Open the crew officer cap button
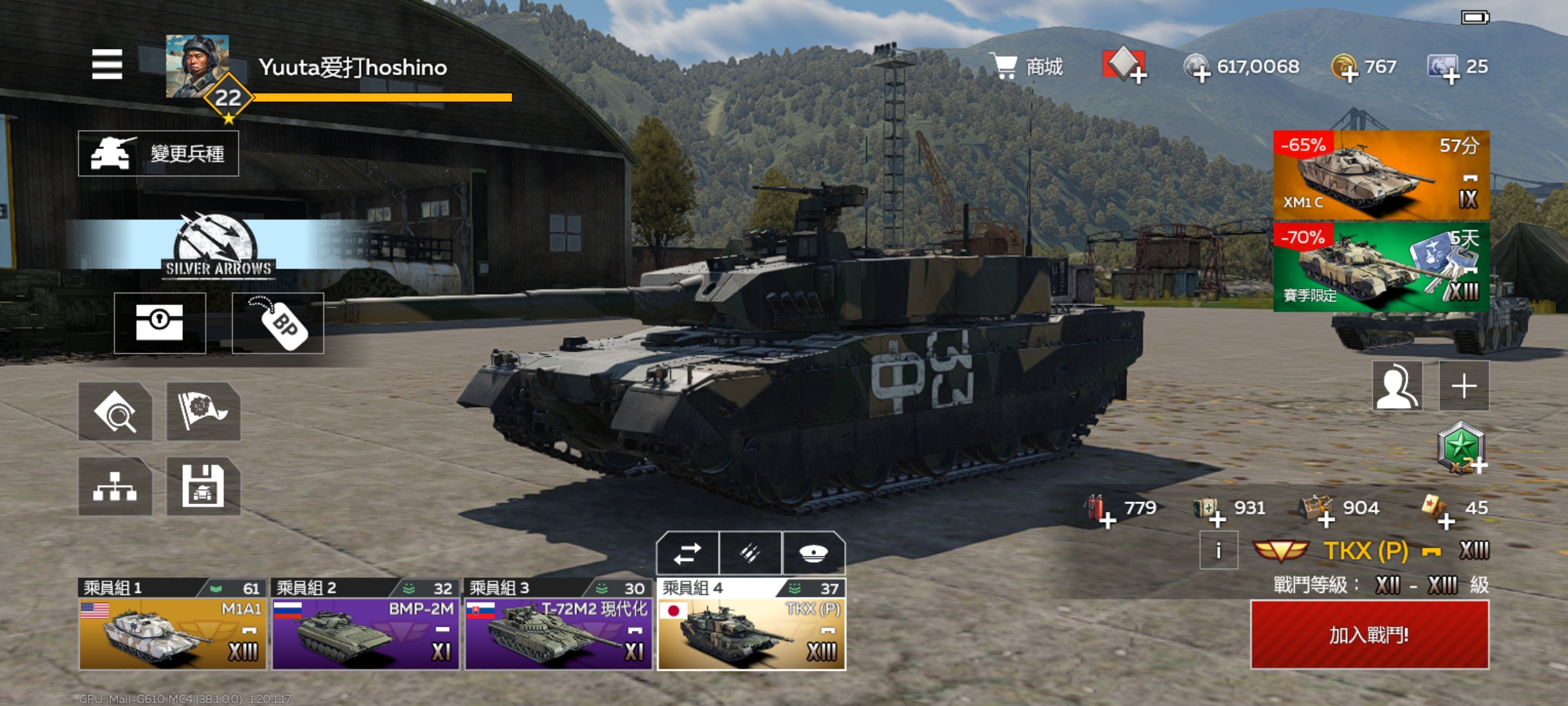This screenshot has width=1568, height=706. (x=813, y=554)
